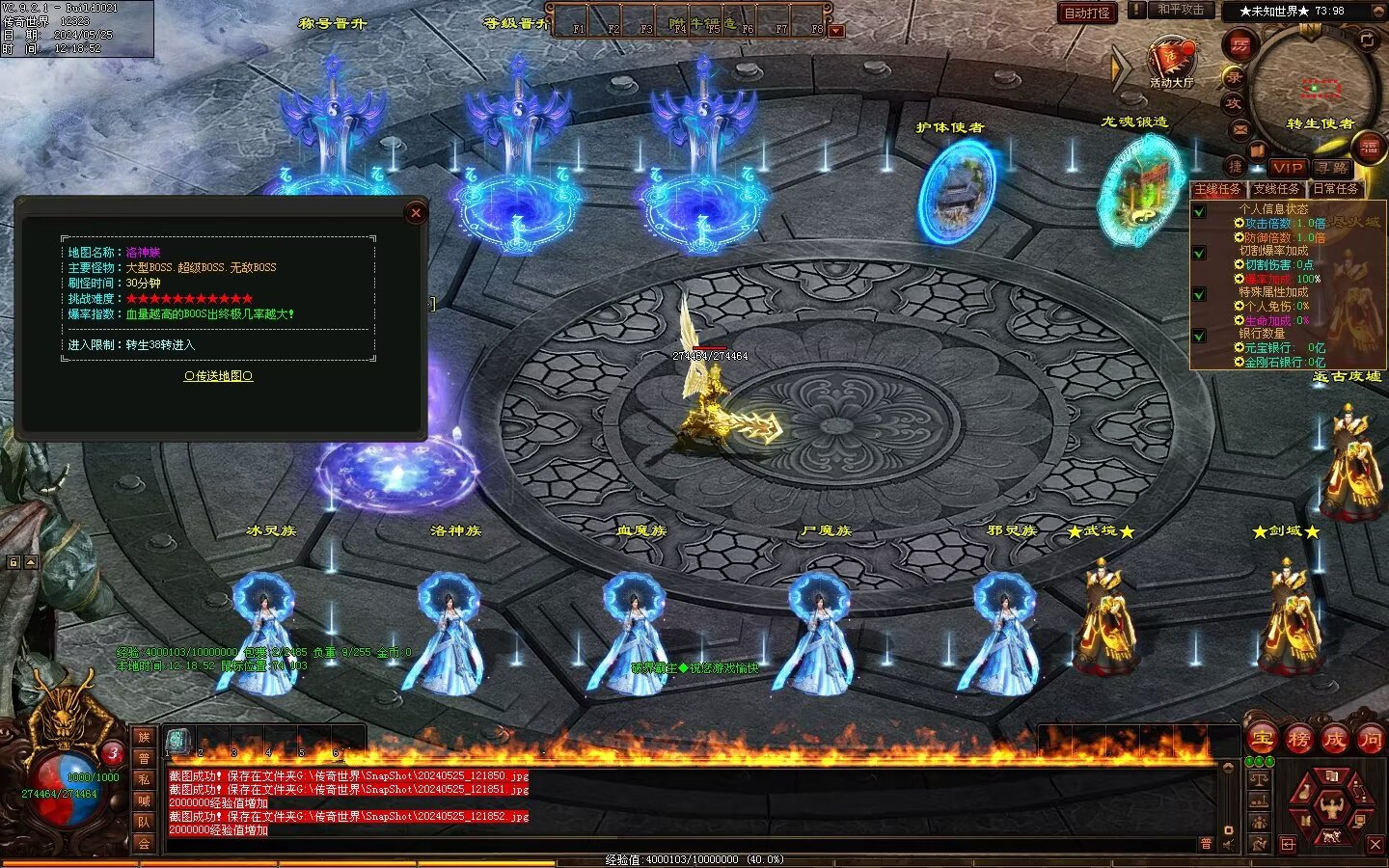
Task: Switch to the 主线任务 tab
Action: tap(1218, 189)
